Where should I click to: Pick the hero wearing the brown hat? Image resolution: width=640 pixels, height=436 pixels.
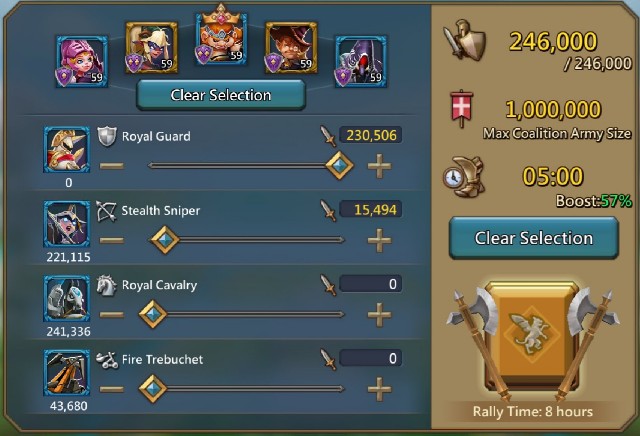[x=290, y=50]
